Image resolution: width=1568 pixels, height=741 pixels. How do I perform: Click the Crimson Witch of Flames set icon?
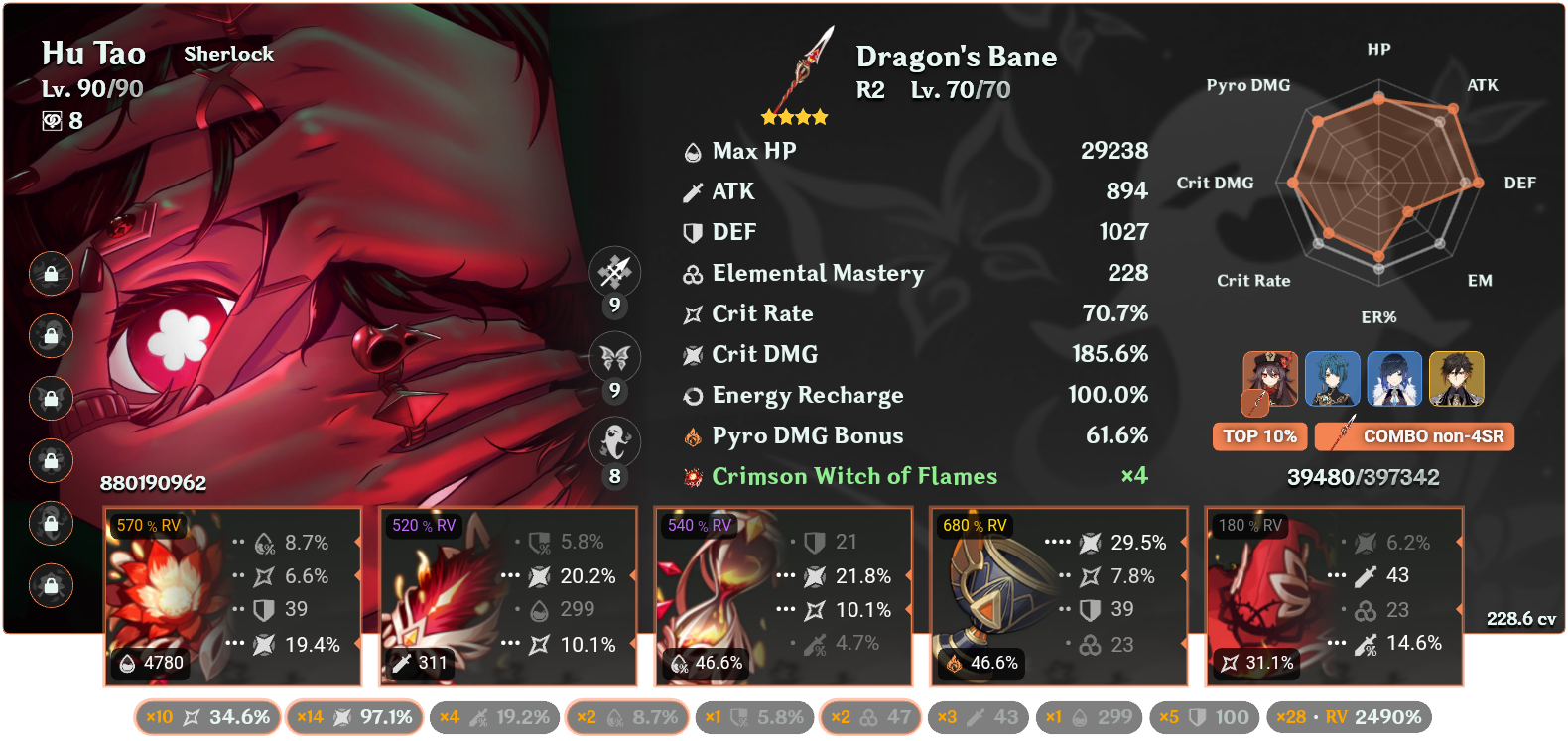pos(692,476)
